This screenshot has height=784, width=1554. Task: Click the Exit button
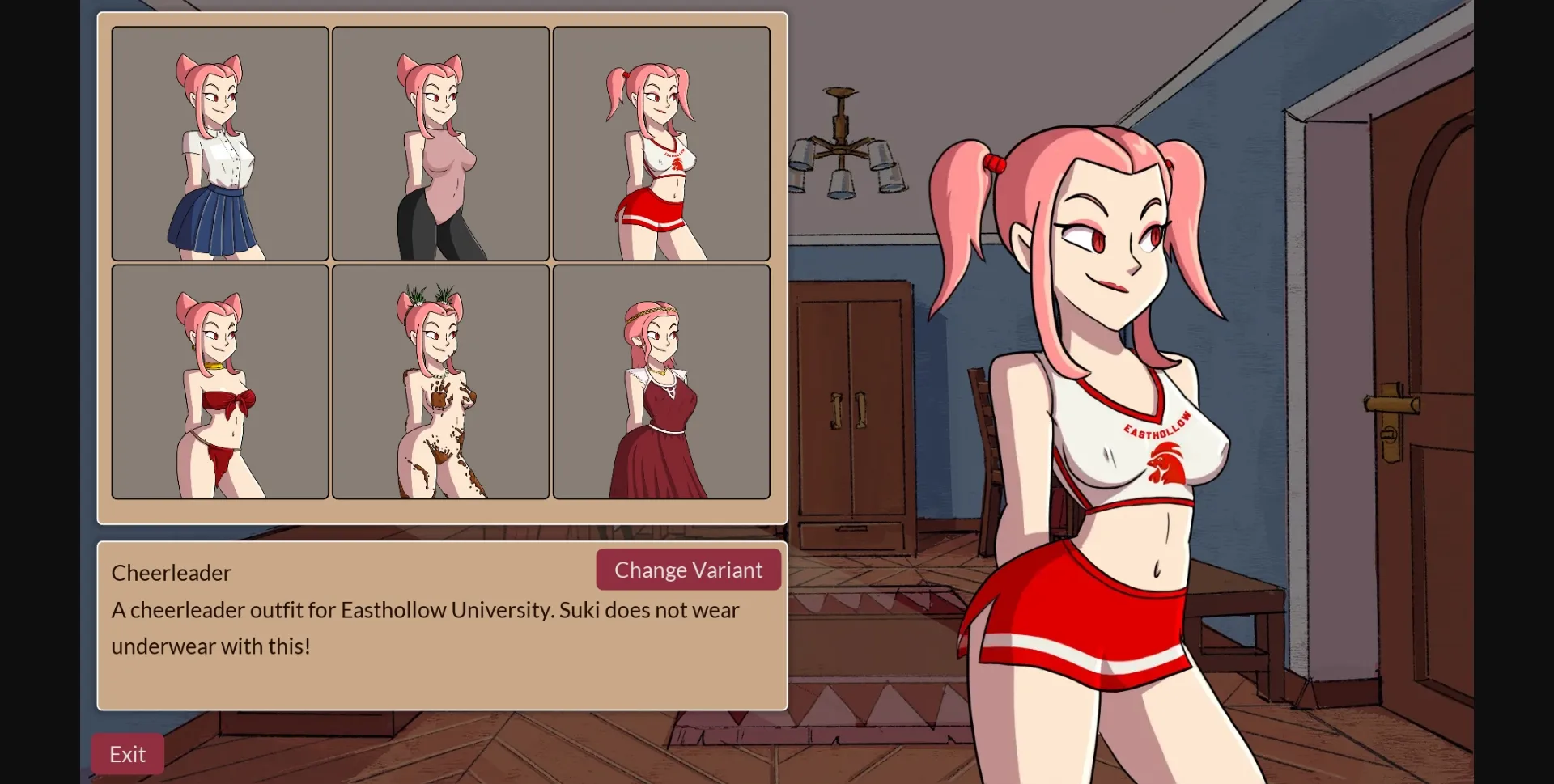126,753
